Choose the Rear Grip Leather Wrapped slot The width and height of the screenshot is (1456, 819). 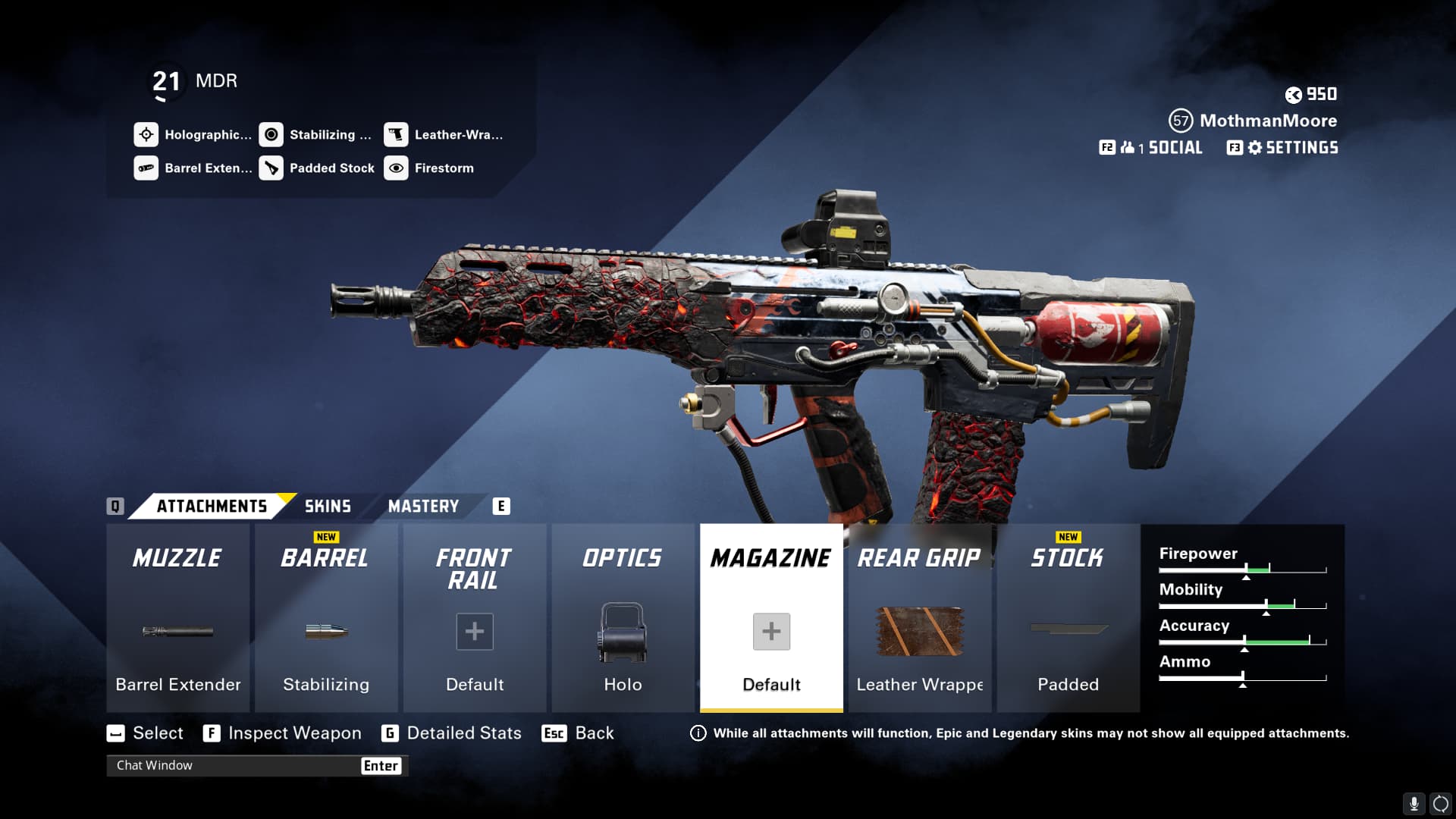pos(920,618)
